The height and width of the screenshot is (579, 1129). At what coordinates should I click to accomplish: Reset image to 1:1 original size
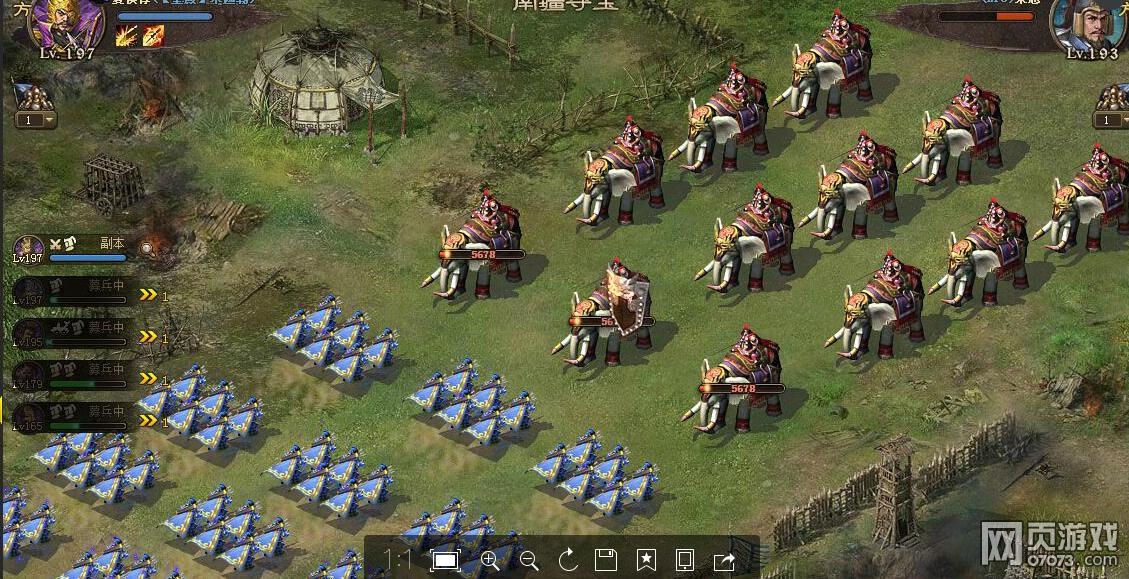click(397, 560)
